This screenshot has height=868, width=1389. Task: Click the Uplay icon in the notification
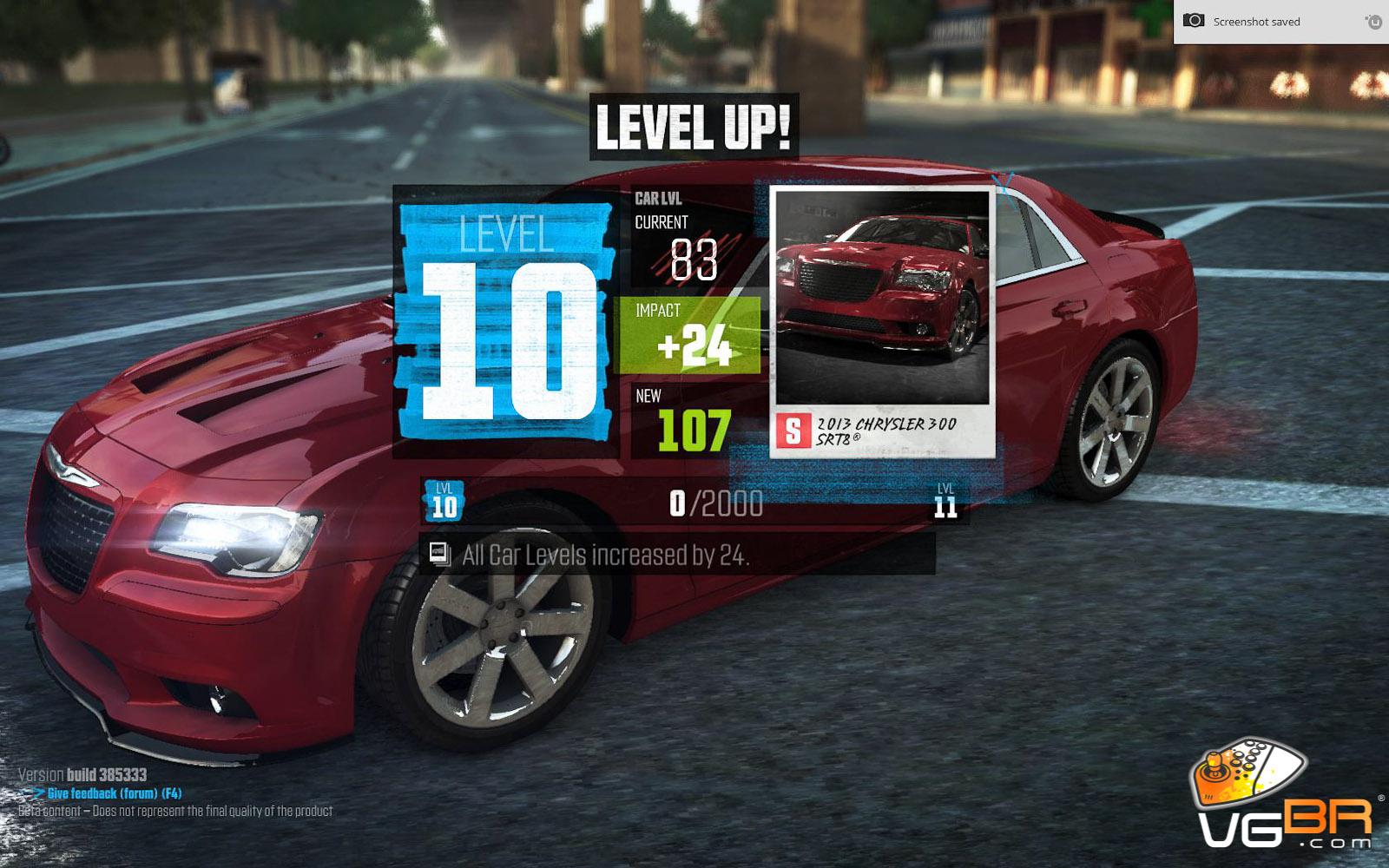pyautogui.click(x=1373, y=22)
